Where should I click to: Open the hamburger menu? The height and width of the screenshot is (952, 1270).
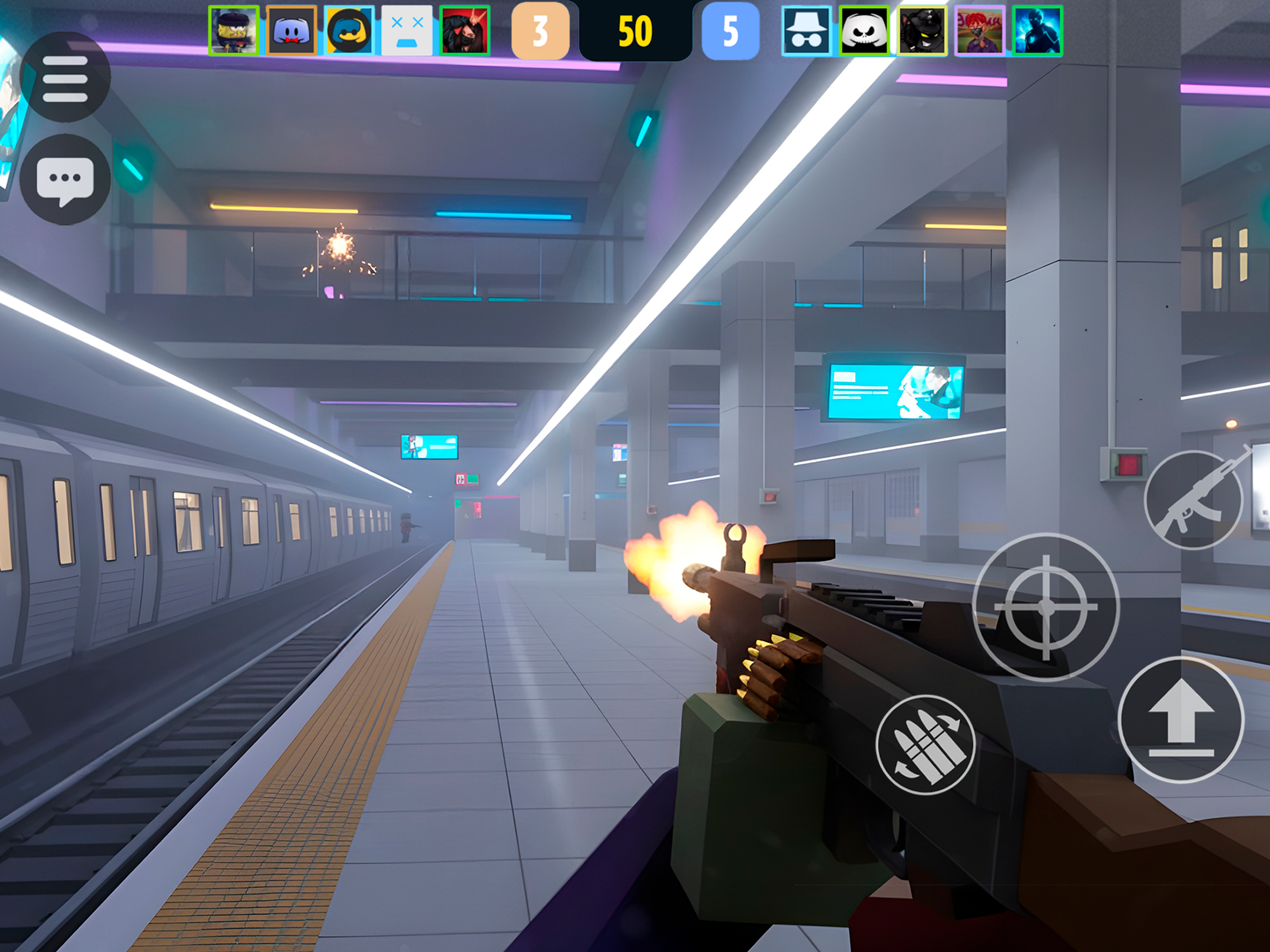click(x=65, y=77)
